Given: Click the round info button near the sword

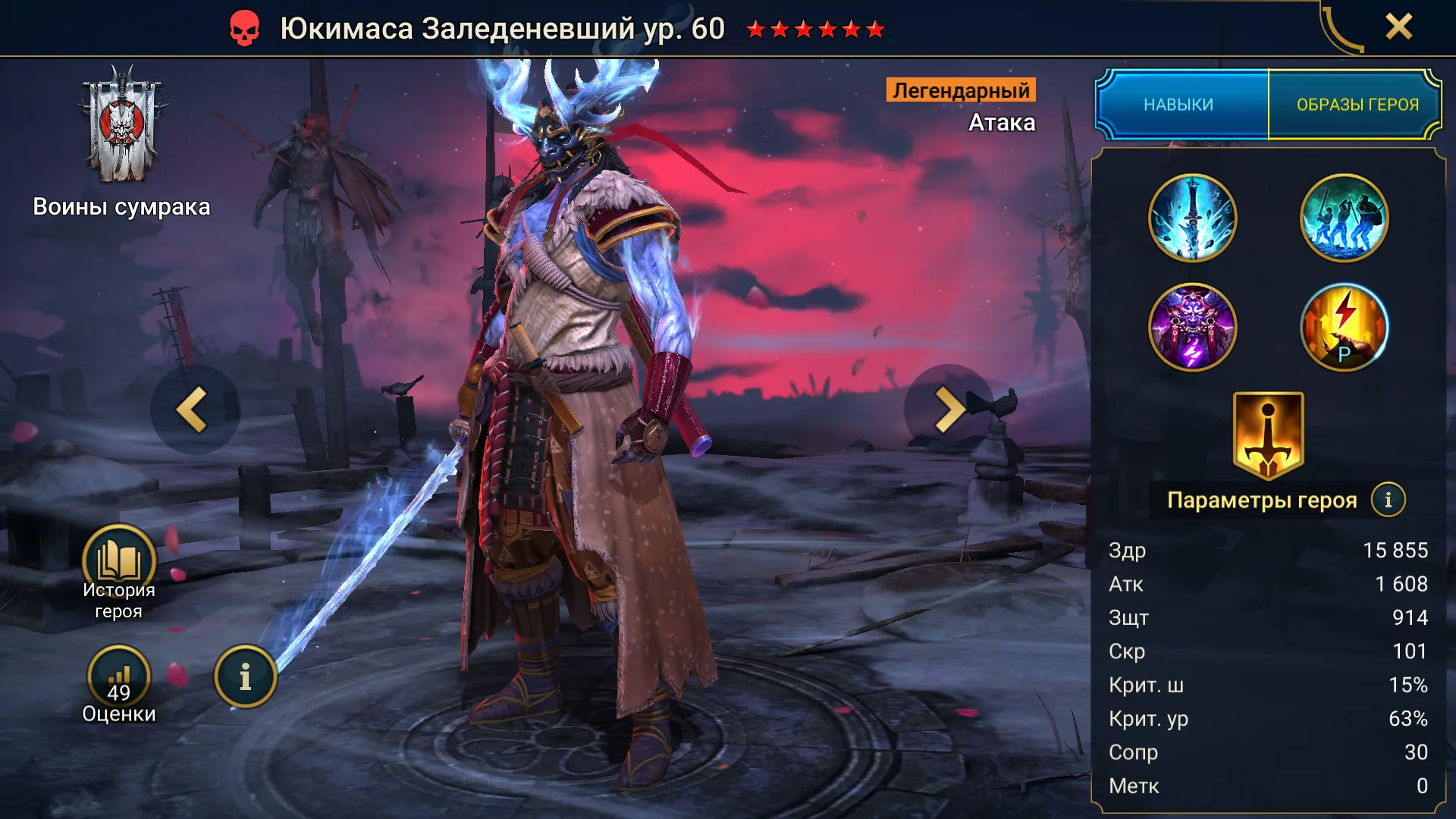Looking at the screenshot, I should 245,676.
